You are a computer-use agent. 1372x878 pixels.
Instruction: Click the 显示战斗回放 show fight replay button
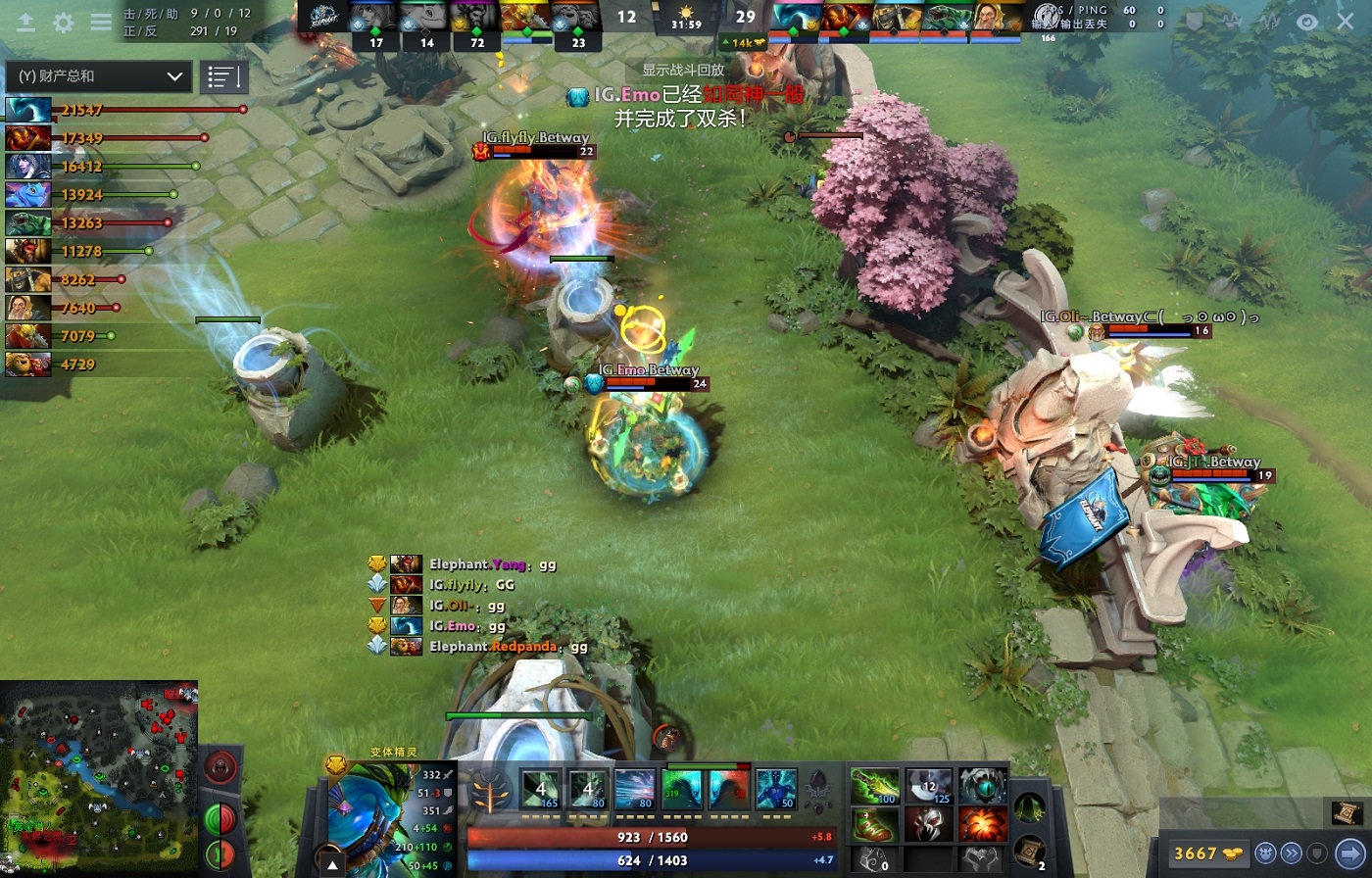(x=683, y=70)
